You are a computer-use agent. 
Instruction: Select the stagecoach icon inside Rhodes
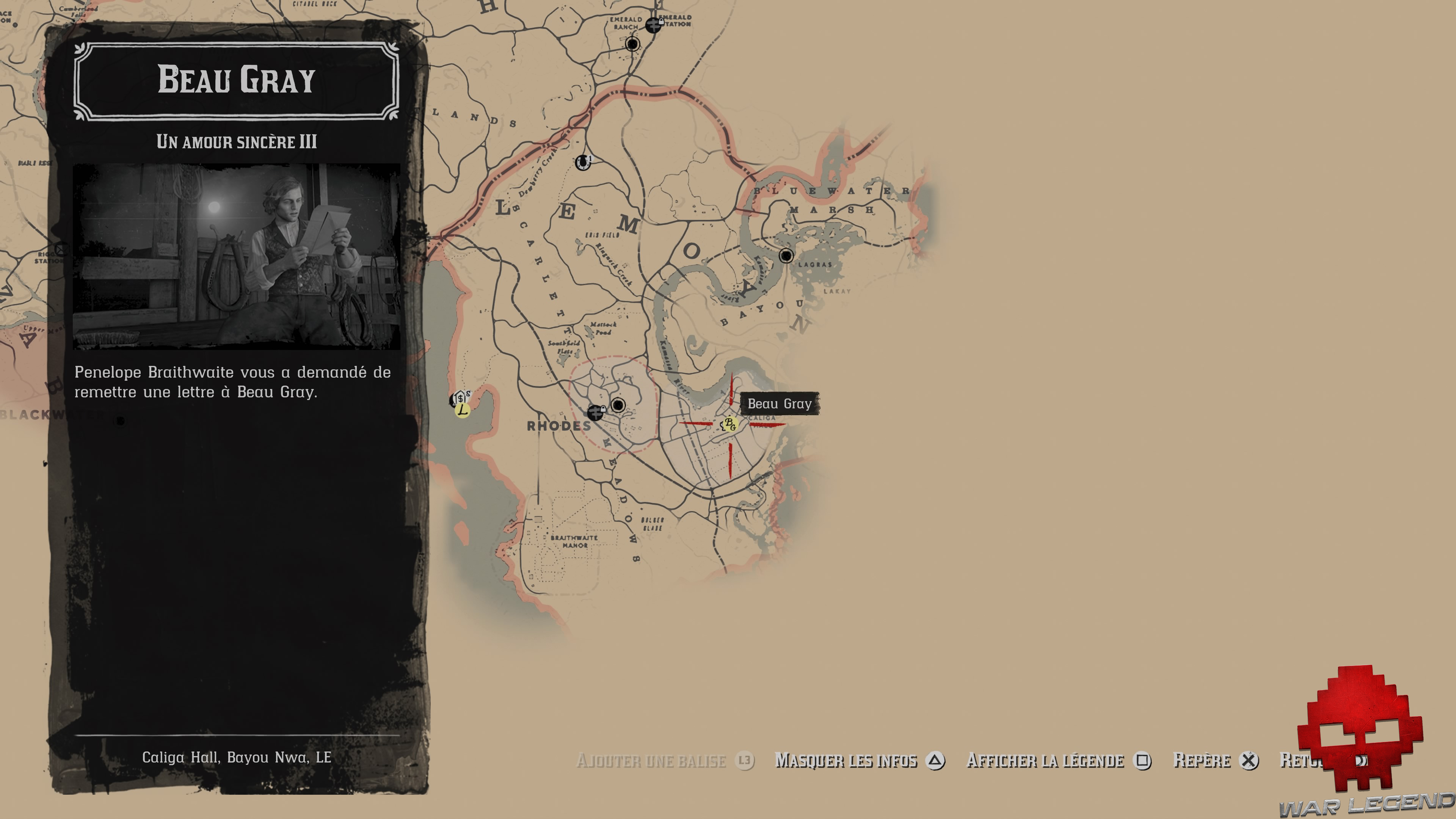[x=619, y=405]
